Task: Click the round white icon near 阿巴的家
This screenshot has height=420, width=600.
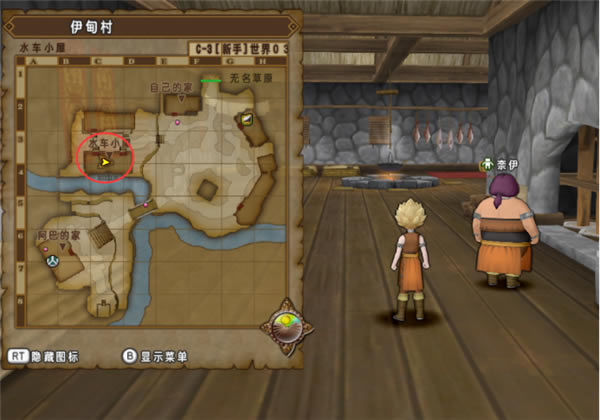Action: coord(50,259)
